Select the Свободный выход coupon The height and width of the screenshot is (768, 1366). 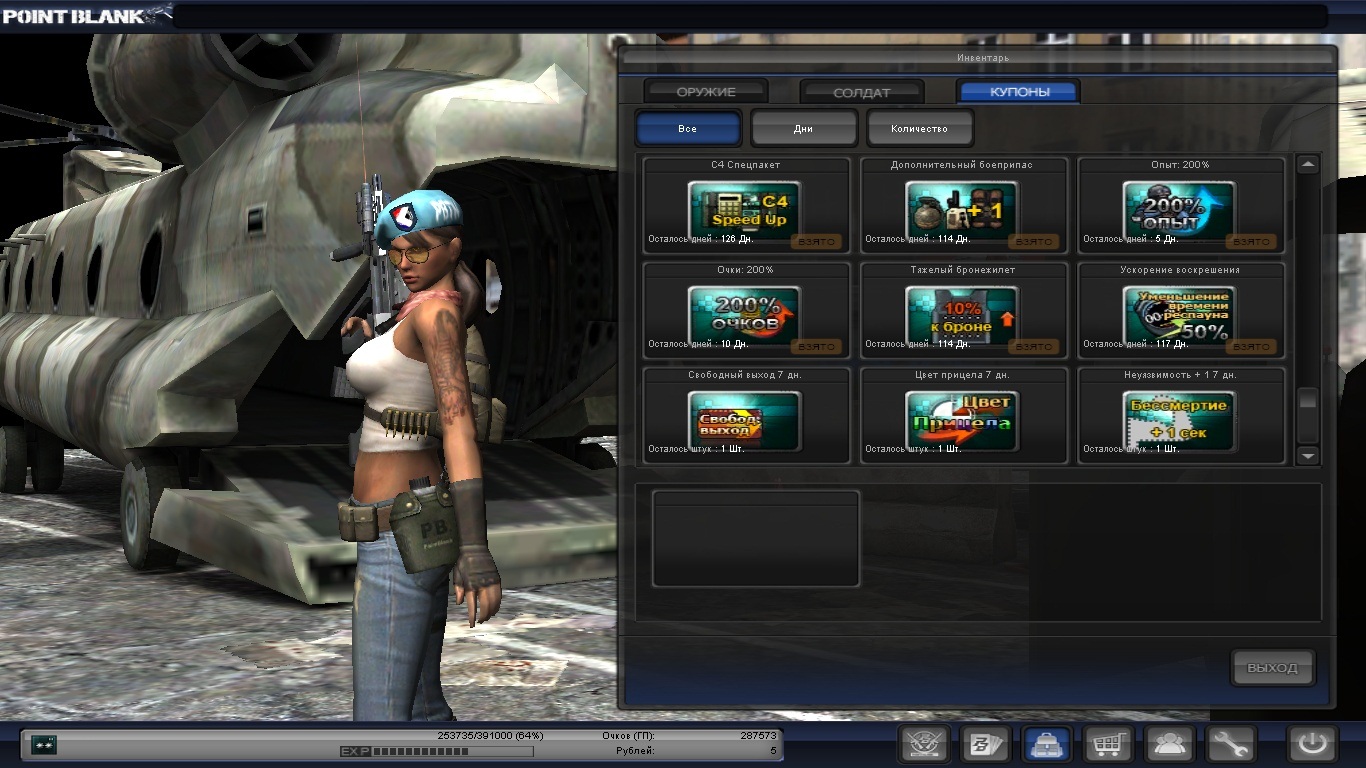[x=745, y=417]
